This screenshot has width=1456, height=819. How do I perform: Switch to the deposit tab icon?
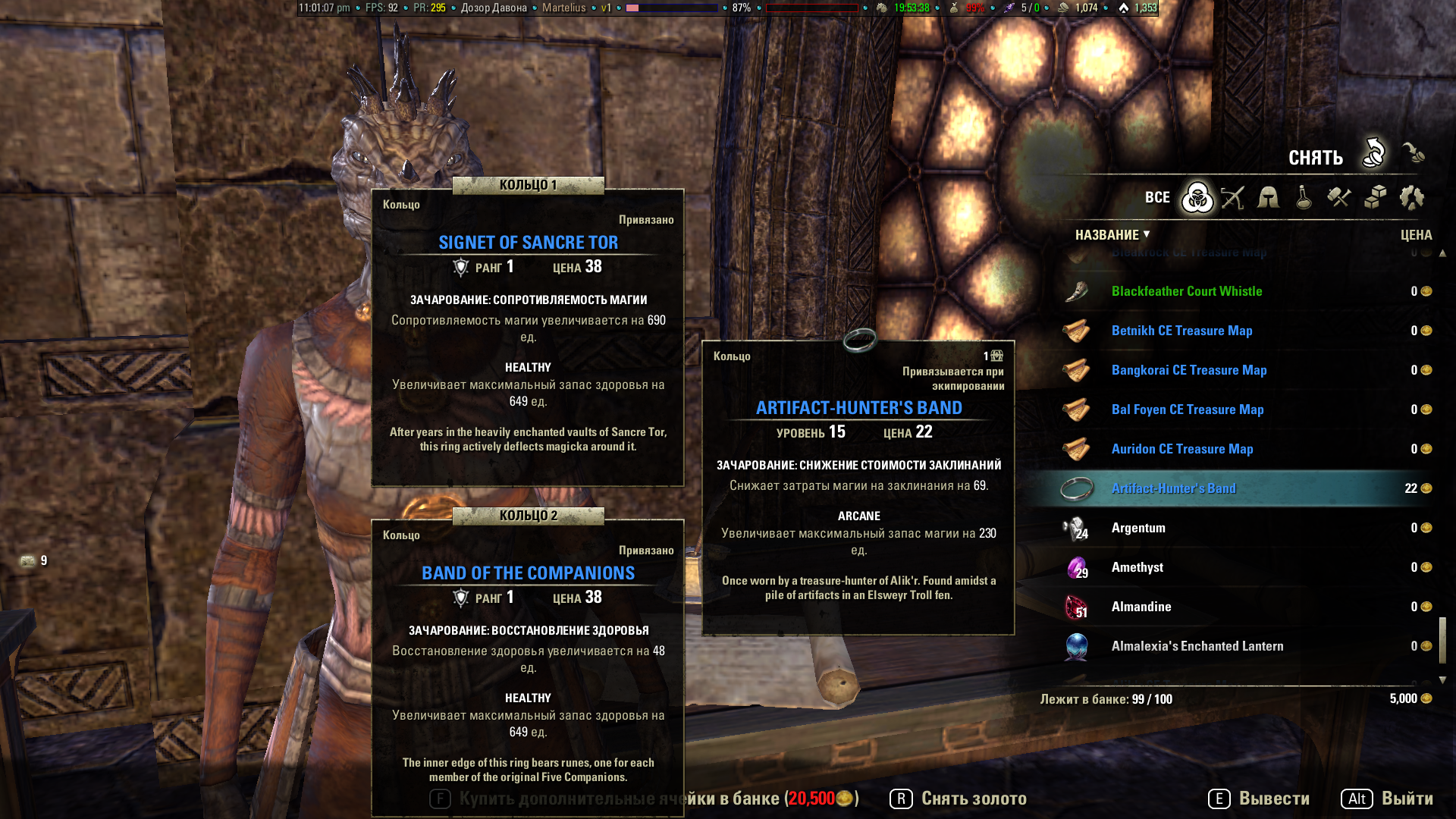click(x=1413, y=153)
